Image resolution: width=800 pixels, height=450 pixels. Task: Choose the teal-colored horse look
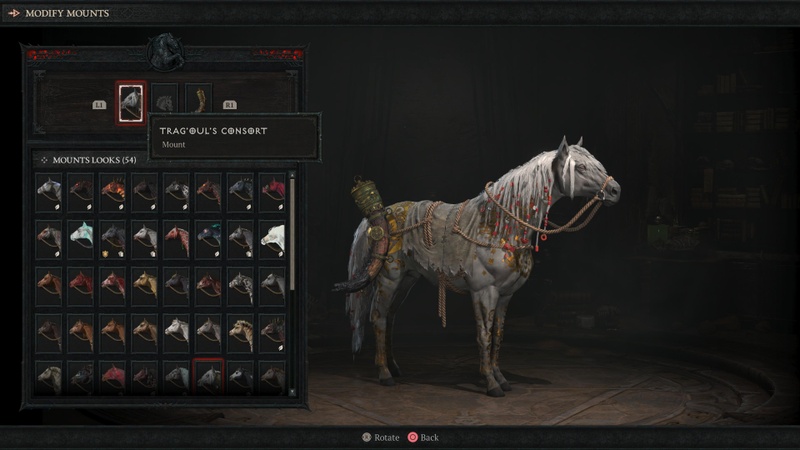point(81,236)
